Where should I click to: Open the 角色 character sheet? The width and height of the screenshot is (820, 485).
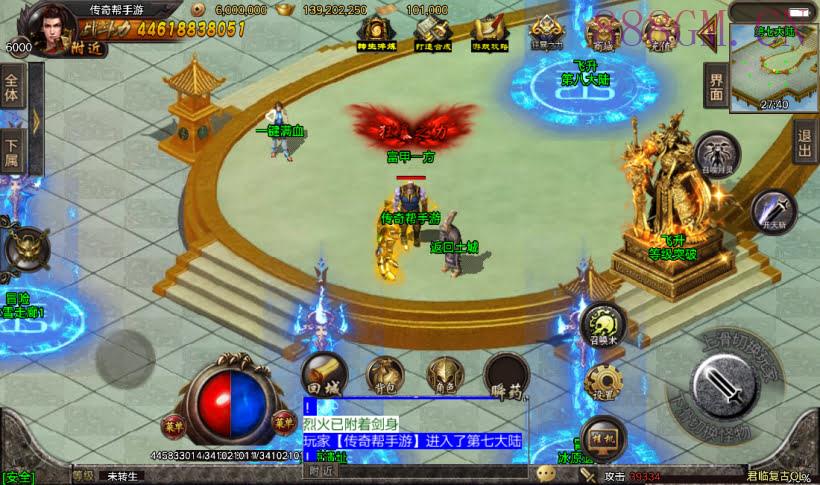click(x=443, y=374)
